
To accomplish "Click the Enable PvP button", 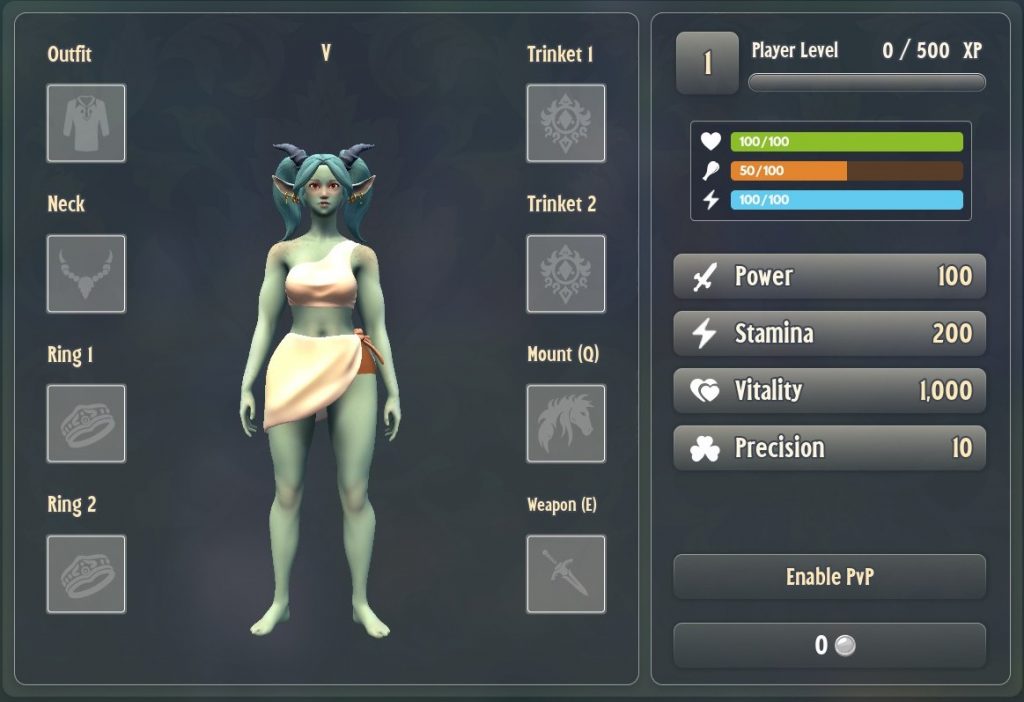I will point(829,577).
